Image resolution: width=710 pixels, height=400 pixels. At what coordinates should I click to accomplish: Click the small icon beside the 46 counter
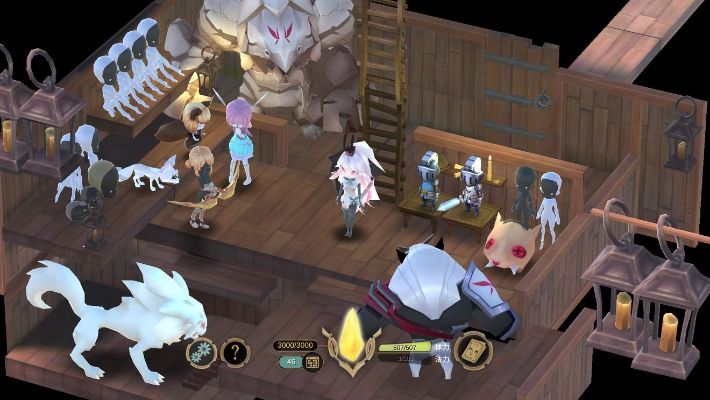[311, 362]
